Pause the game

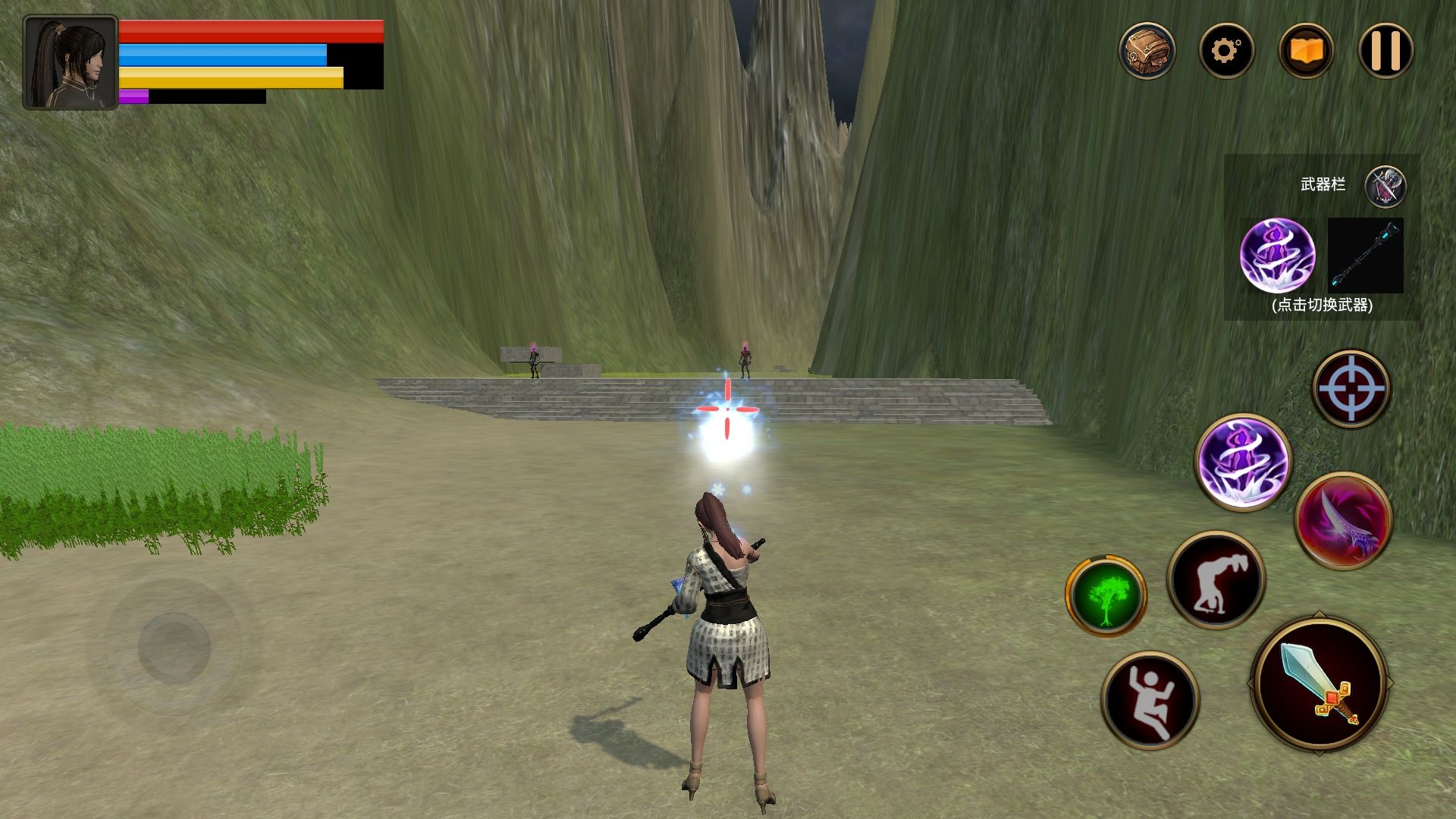click(x=1385, y=51)
